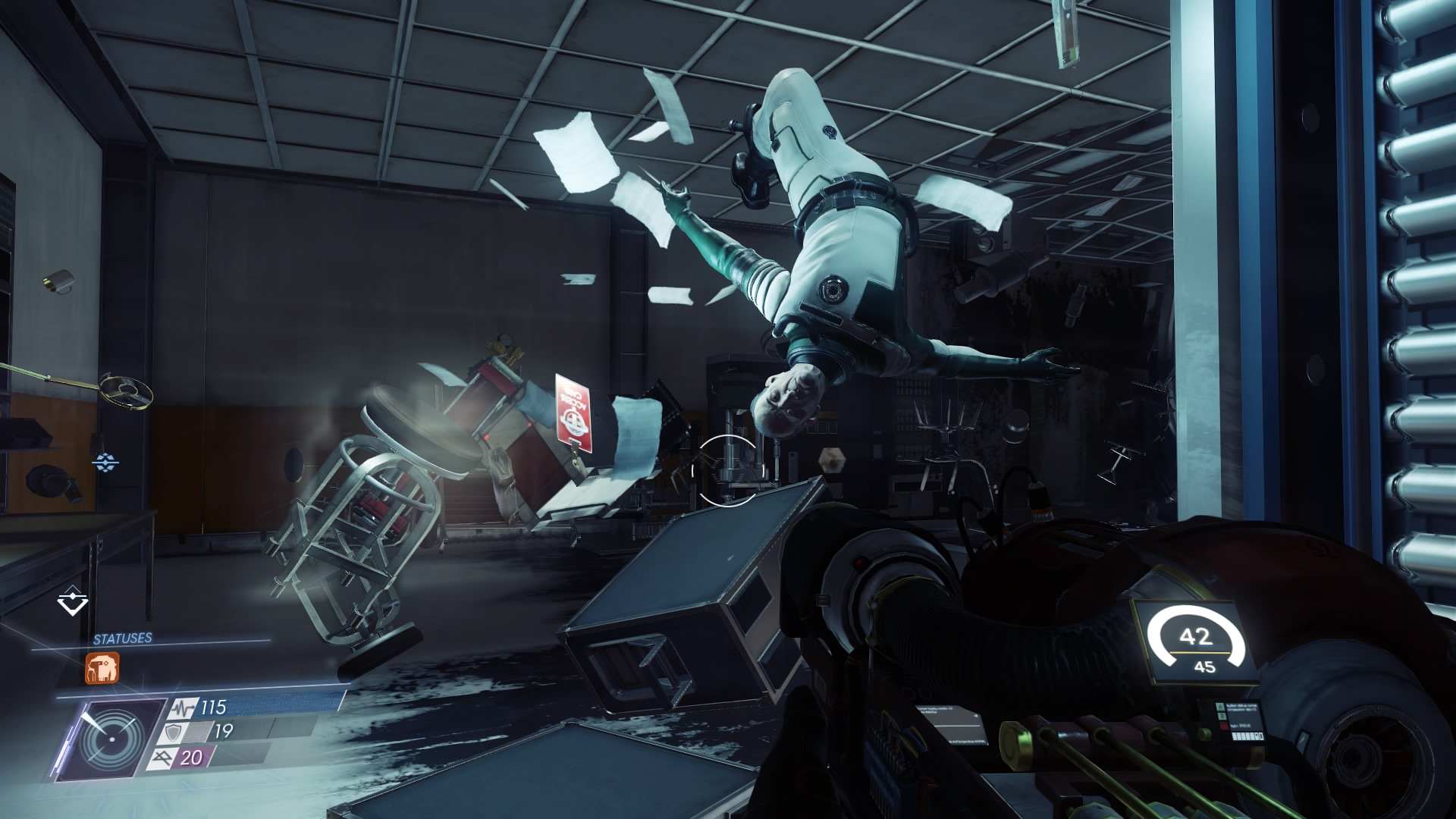Click the blue diamond waypoint marker
Viewport: 1456px width, 819px height.
tap(105, 460)
